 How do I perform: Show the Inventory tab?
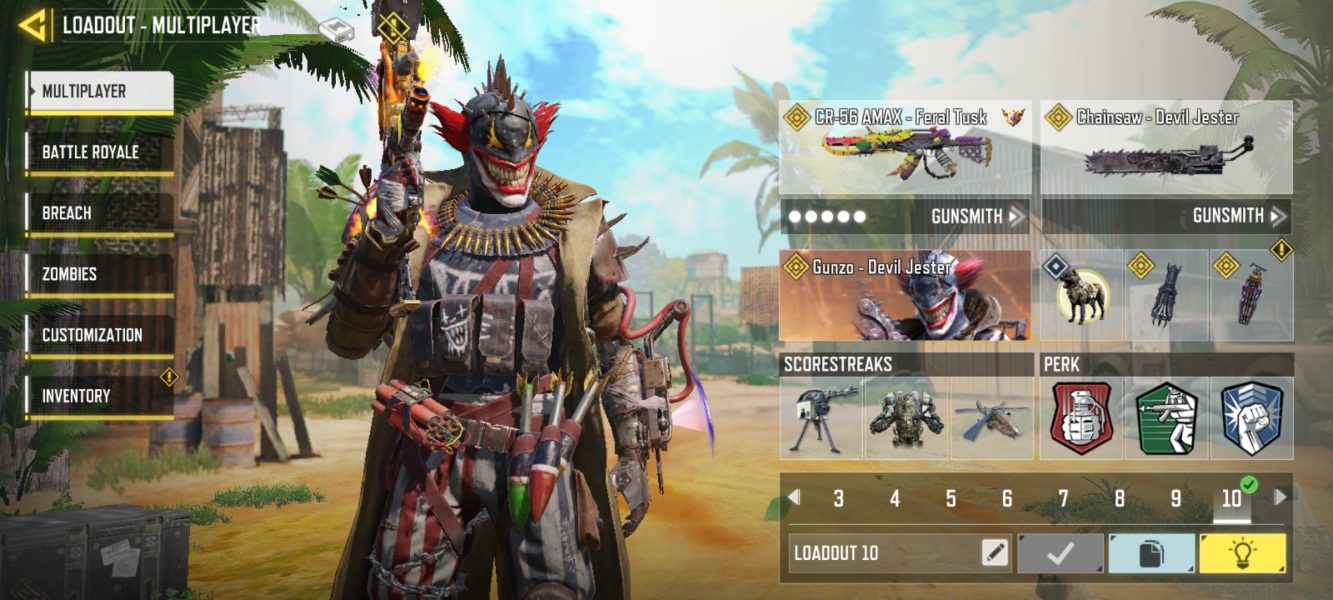click(99, 396)
